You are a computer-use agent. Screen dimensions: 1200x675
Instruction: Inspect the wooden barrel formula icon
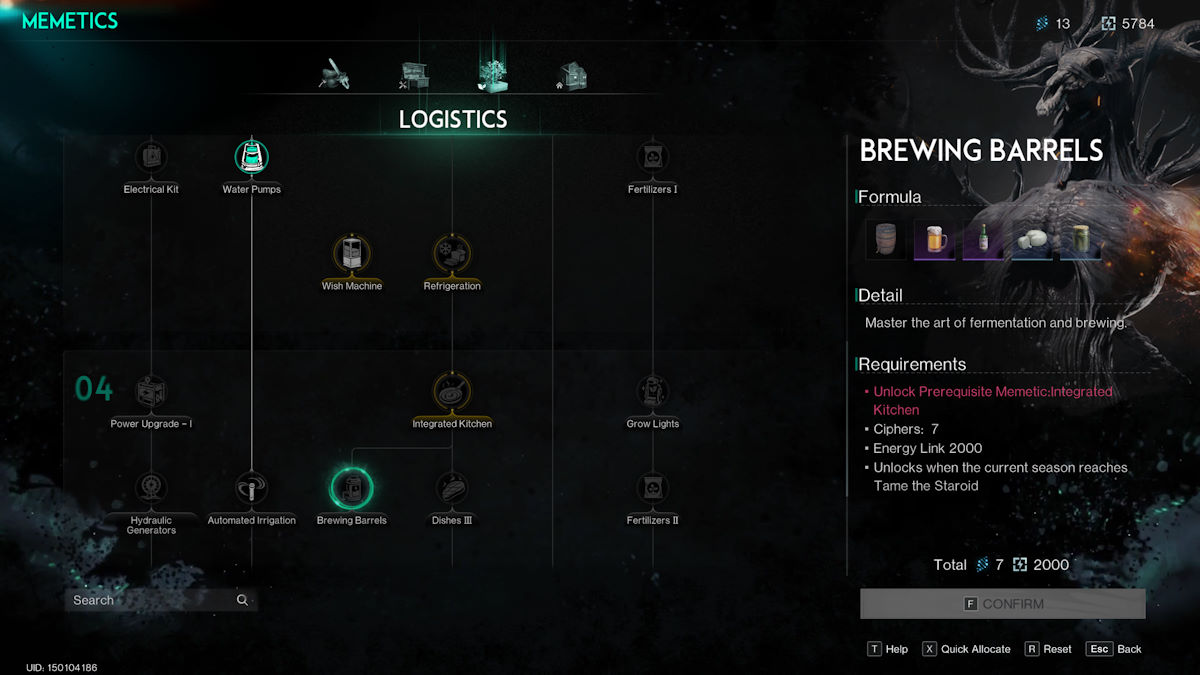coord(886,241)
